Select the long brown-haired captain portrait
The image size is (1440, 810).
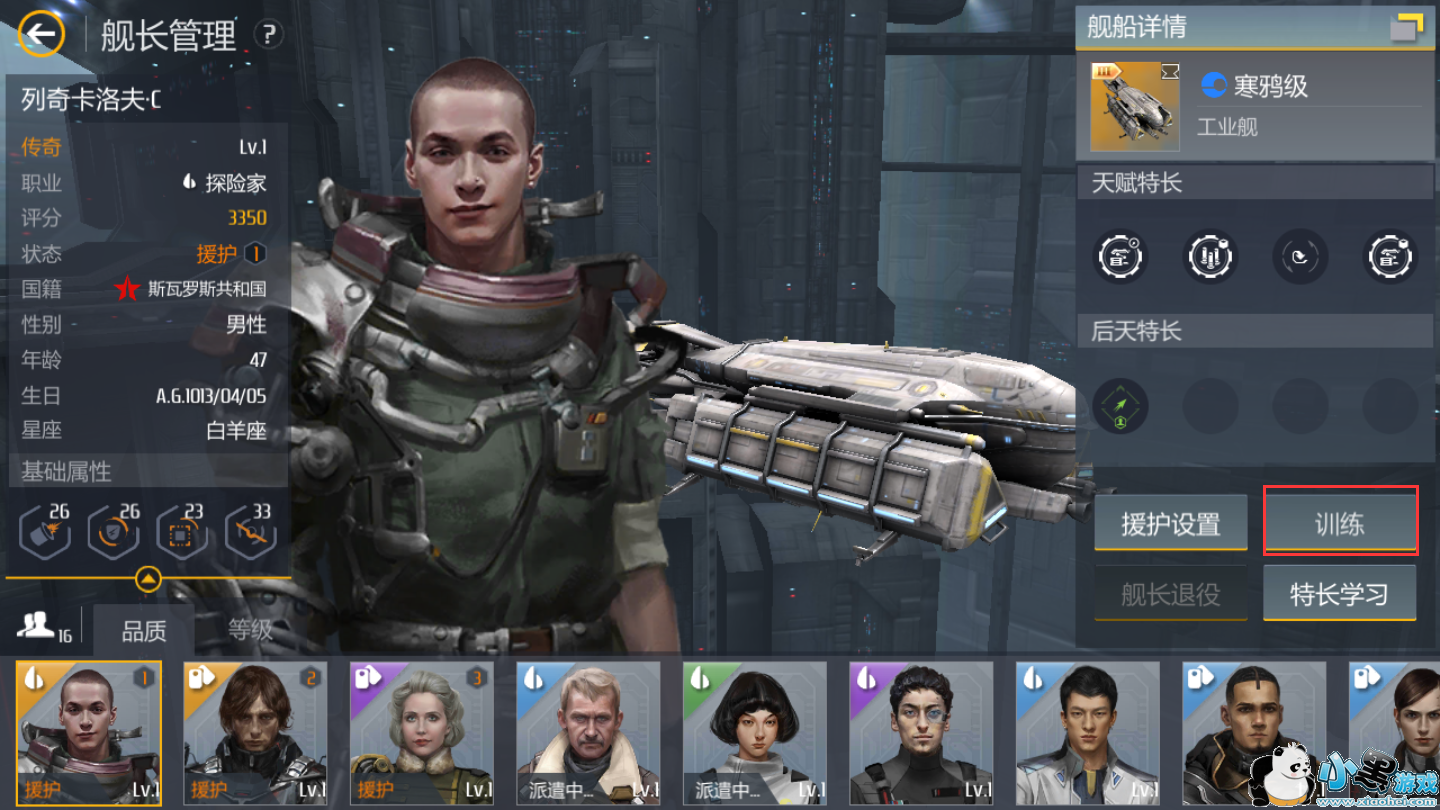(x=255, y=733)
